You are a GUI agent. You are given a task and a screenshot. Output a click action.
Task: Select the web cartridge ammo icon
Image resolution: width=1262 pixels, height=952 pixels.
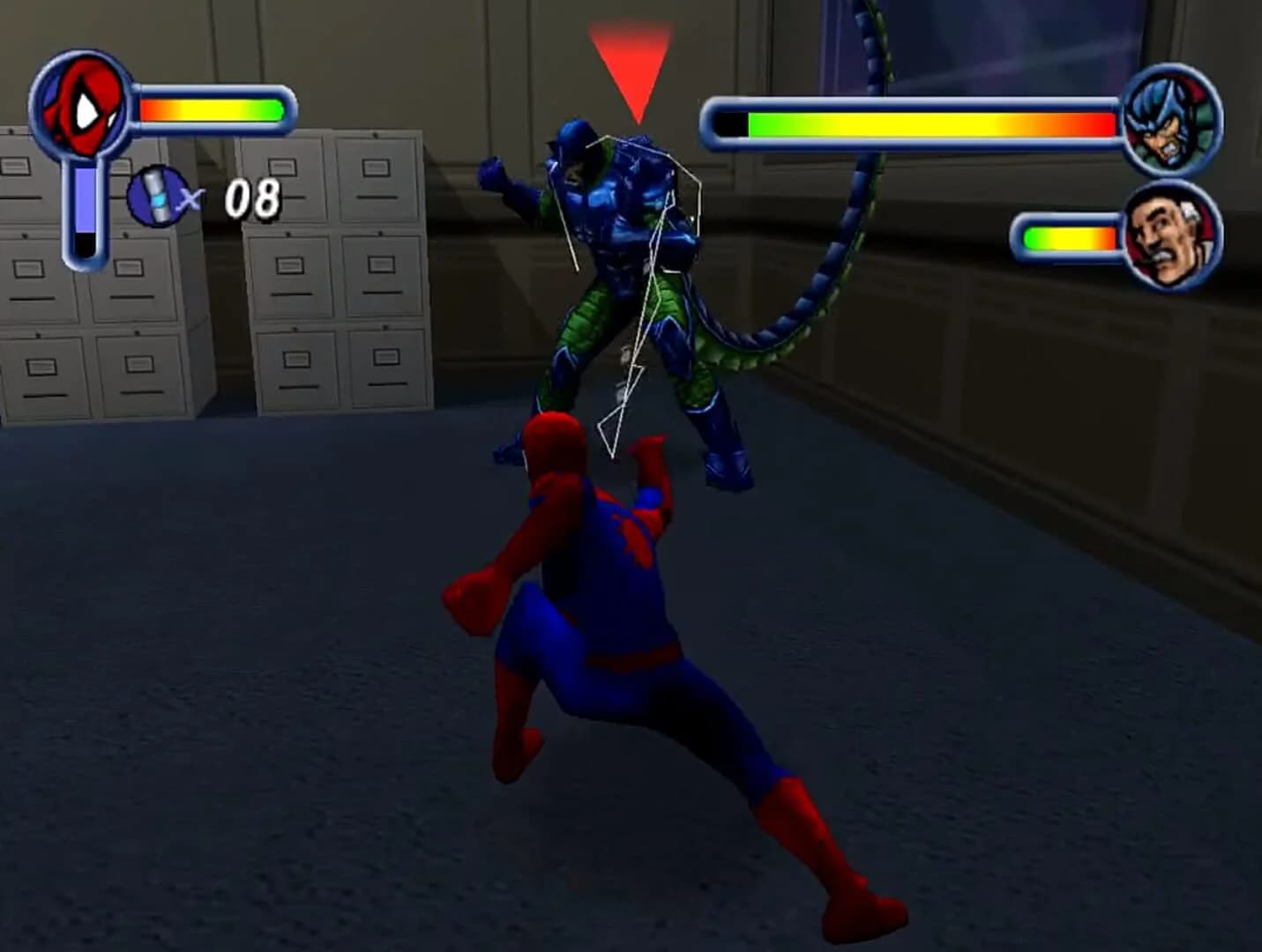click(x=155, y=197)
